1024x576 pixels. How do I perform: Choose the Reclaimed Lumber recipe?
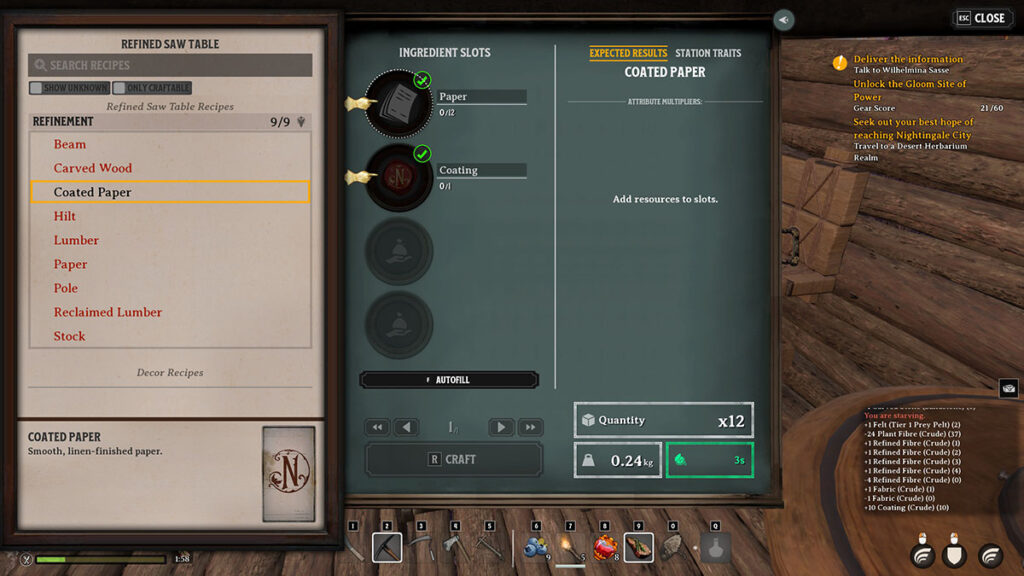tap(108, 312)
